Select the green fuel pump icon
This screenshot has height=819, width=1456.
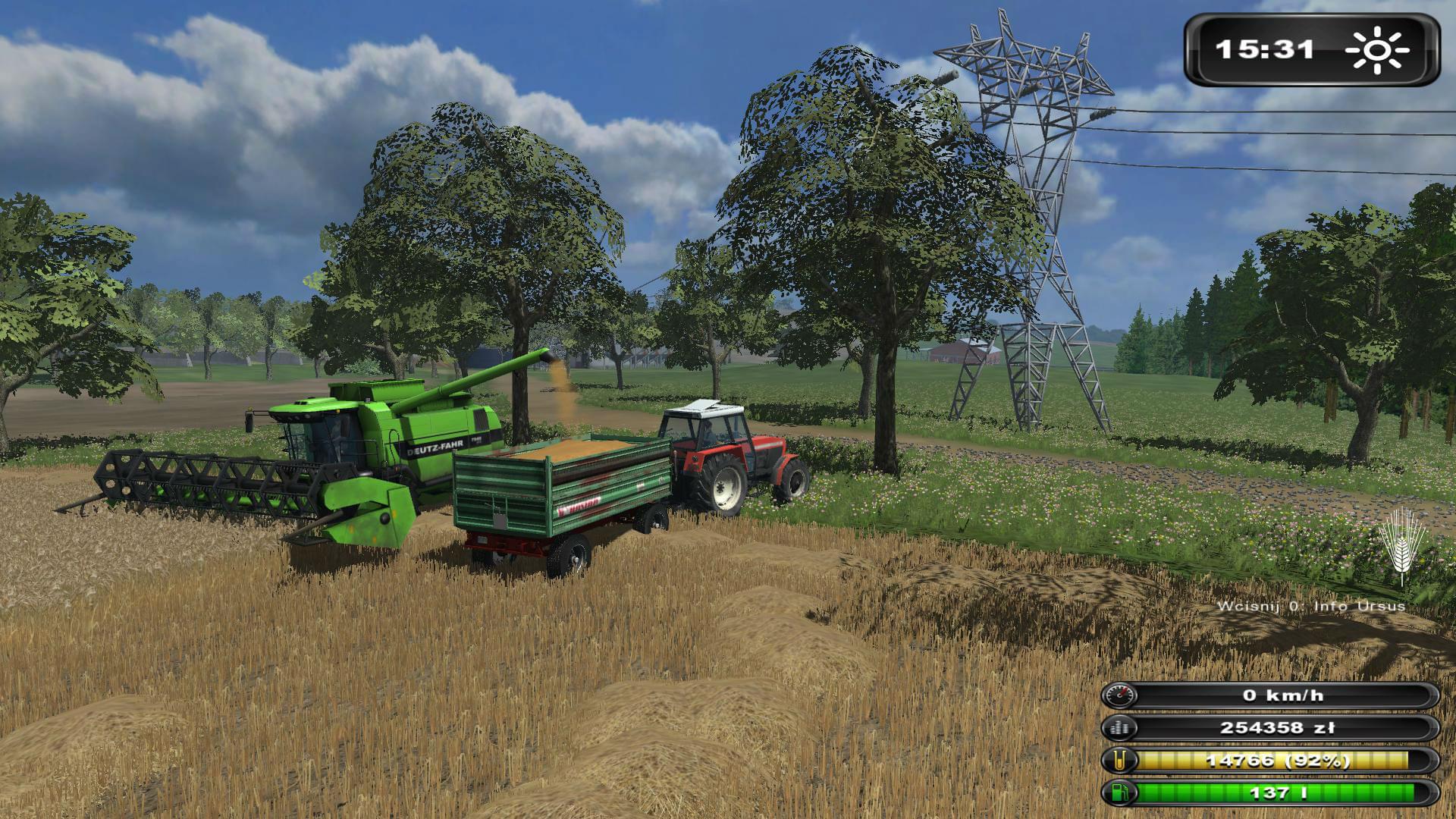pos(1120,793)
